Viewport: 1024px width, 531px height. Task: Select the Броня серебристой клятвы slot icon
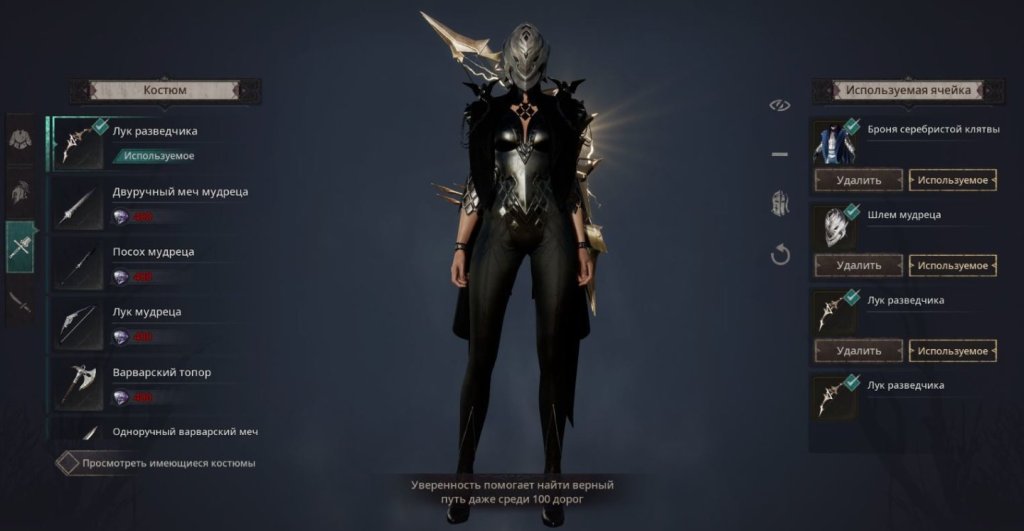[x=835, y=142]
